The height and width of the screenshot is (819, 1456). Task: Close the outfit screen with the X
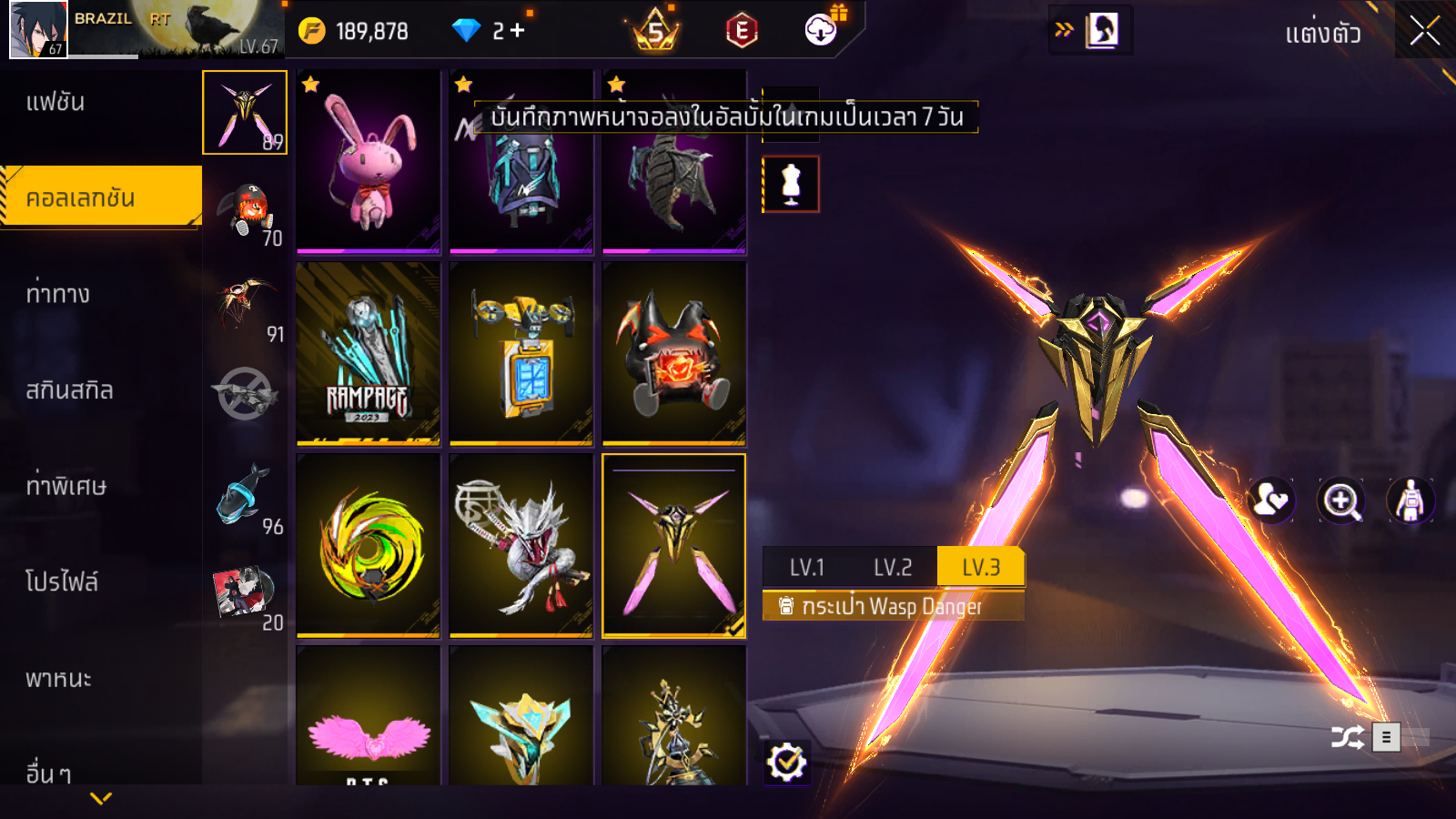click(1424, 31)
